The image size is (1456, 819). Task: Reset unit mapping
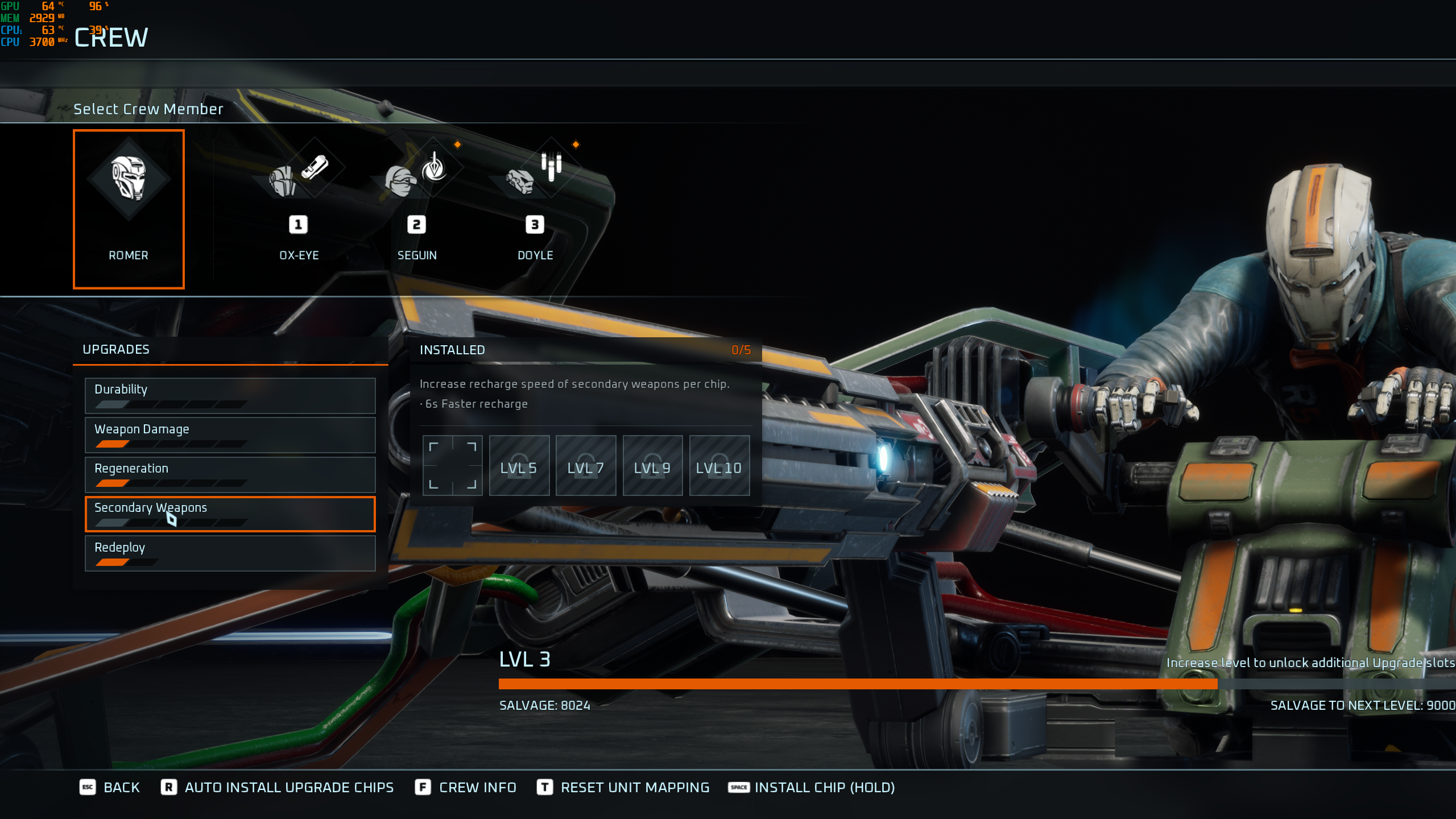click(x=623, y=787)
